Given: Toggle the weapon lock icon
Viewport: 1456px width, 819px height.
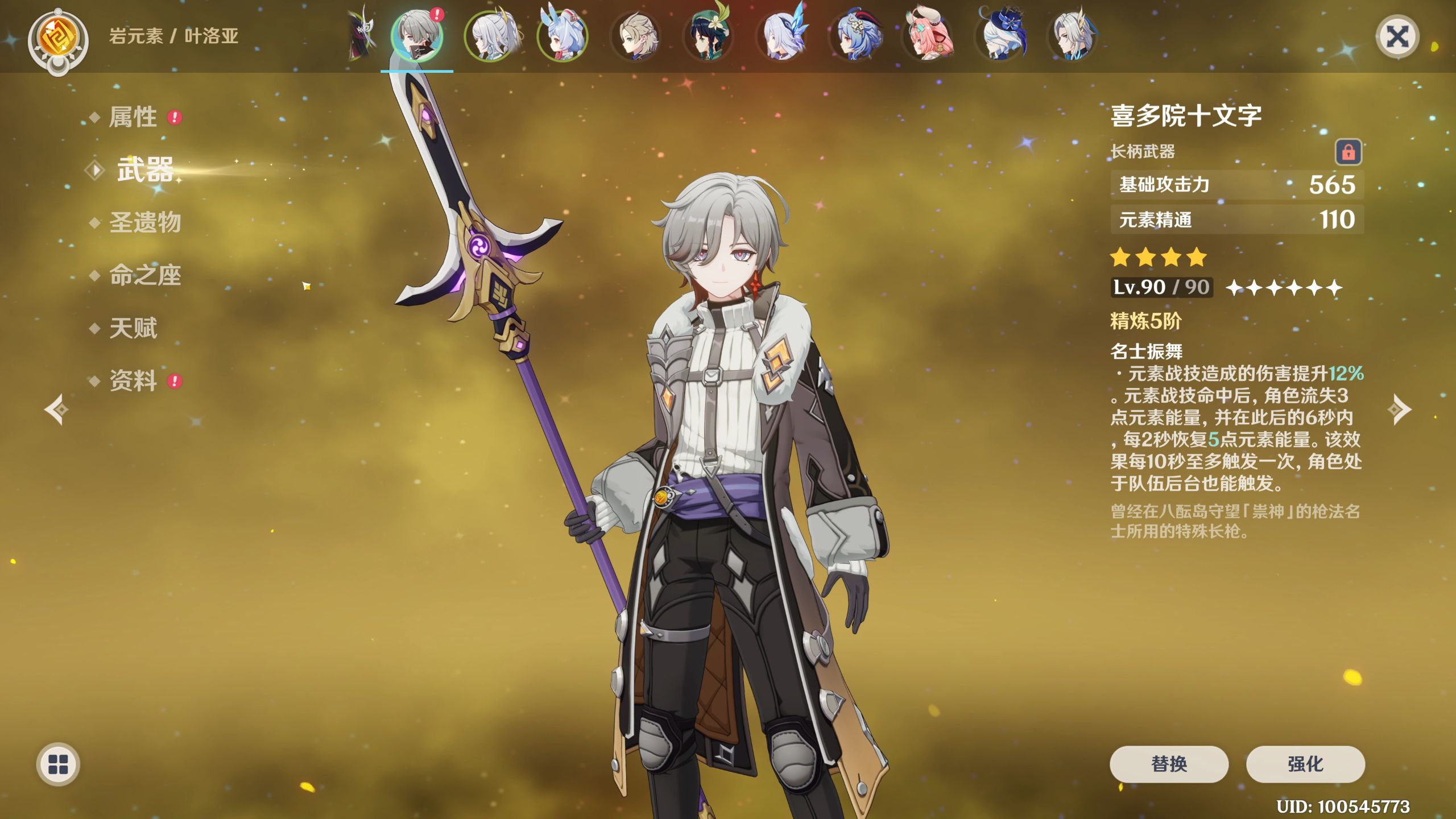Looking at the screenshot, I should [1348, 152].
